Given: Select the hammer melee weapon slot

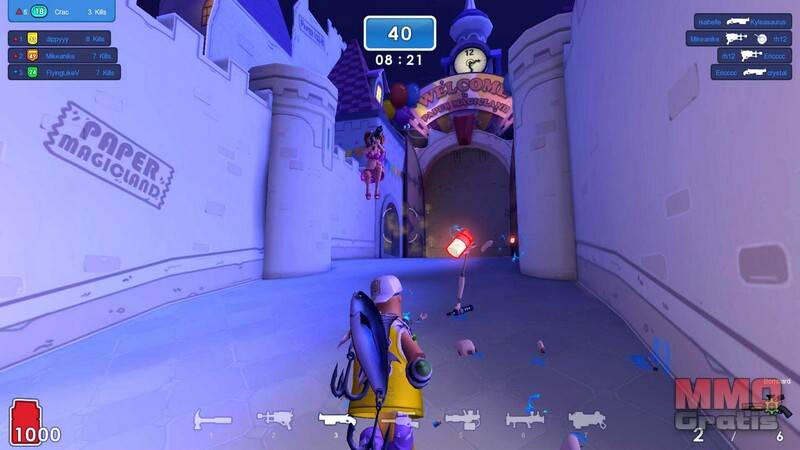Looking at the screenshot, I should pyautogui.click(x=211, y=420).
